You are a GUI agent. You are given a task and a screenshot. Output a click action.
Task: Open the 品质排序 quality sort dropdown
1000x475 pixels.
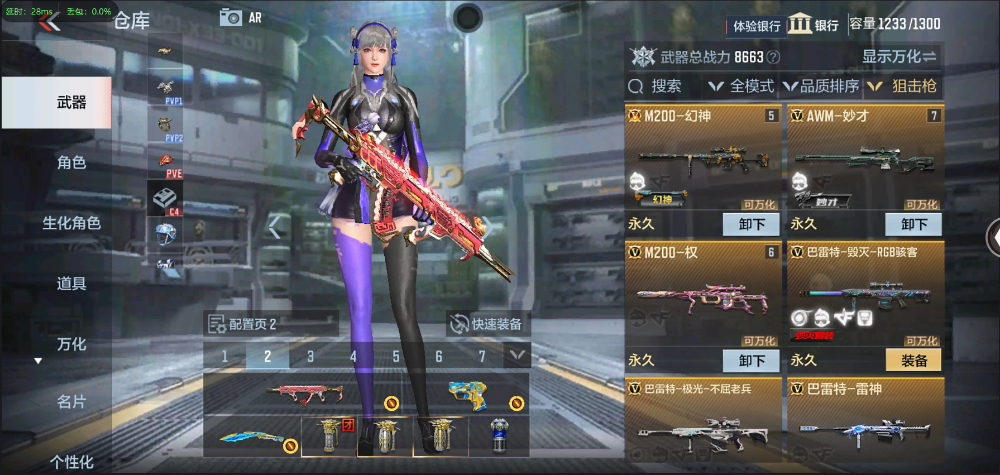[x=821, y=86]
